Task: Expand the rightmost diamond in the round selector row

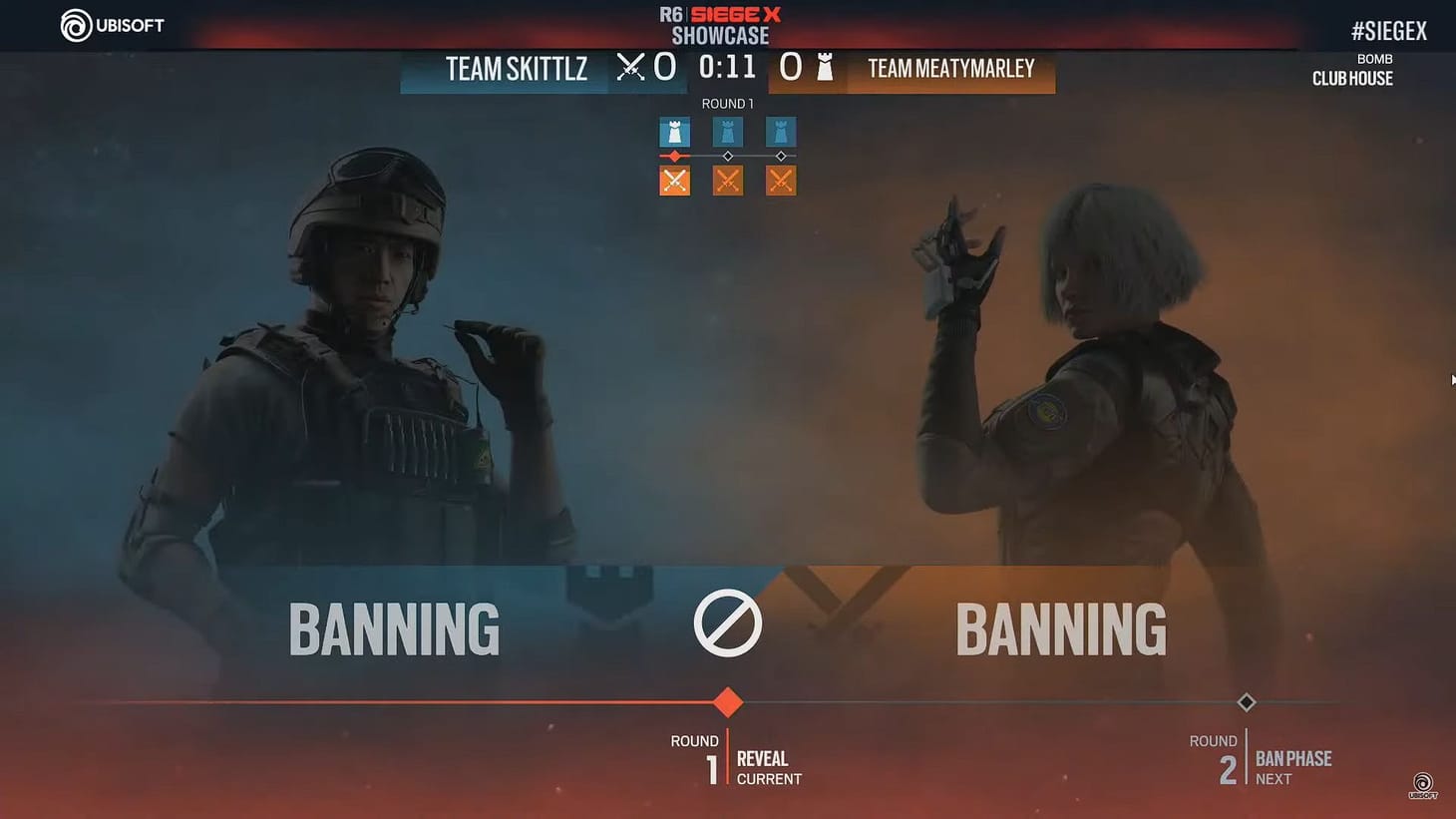Action: 781,156
